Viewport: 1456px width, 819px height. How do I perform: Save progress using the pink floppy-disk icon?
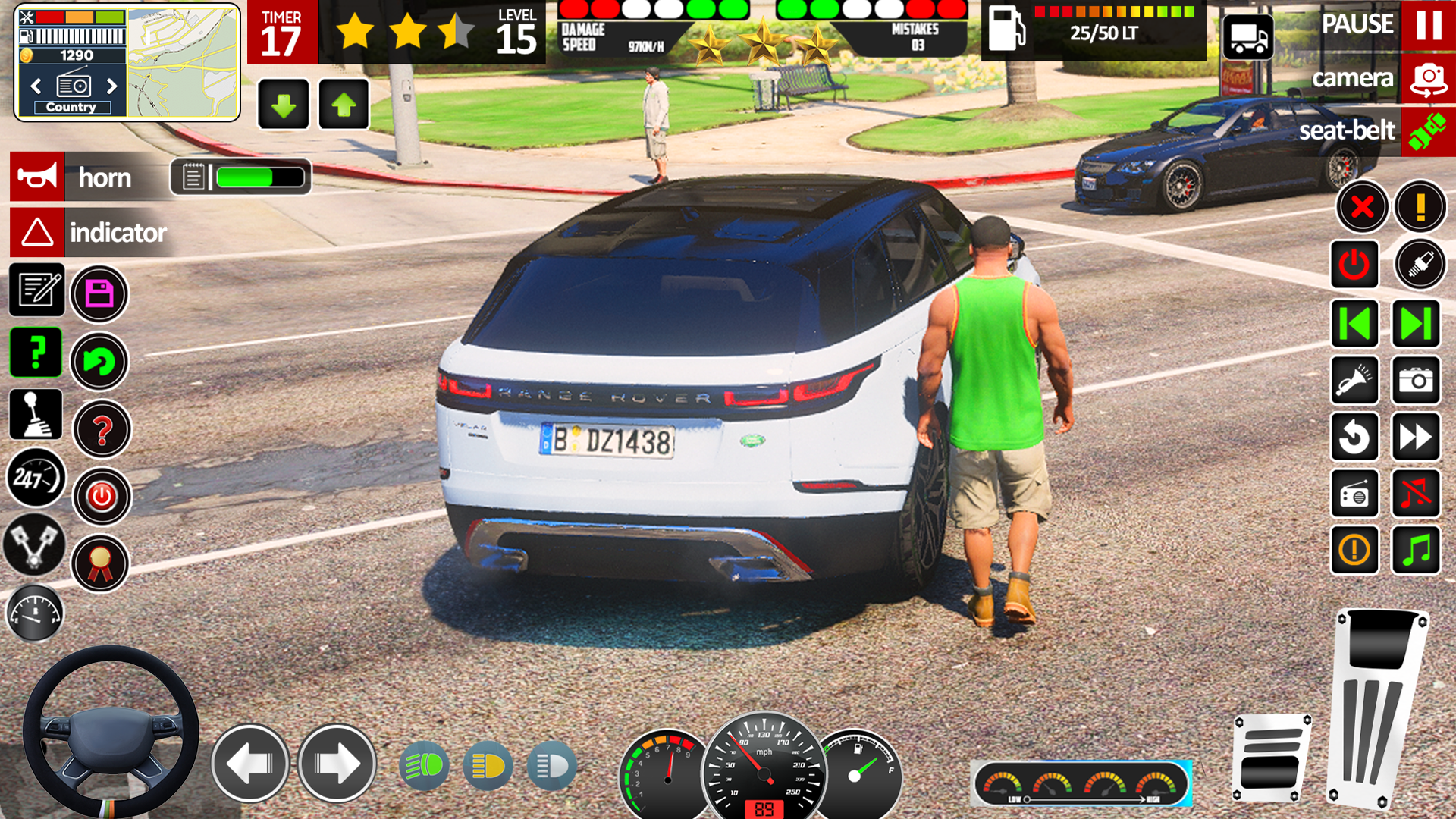click(x=99, y=293)
